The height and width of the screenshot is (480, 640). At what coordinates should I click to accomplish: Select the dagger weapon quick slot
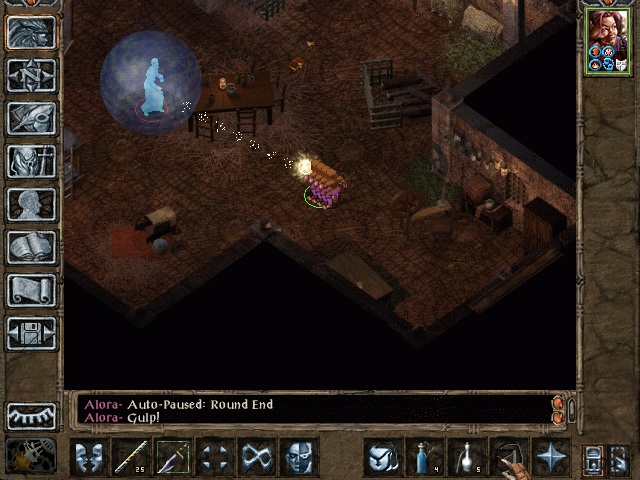point(173,458)
